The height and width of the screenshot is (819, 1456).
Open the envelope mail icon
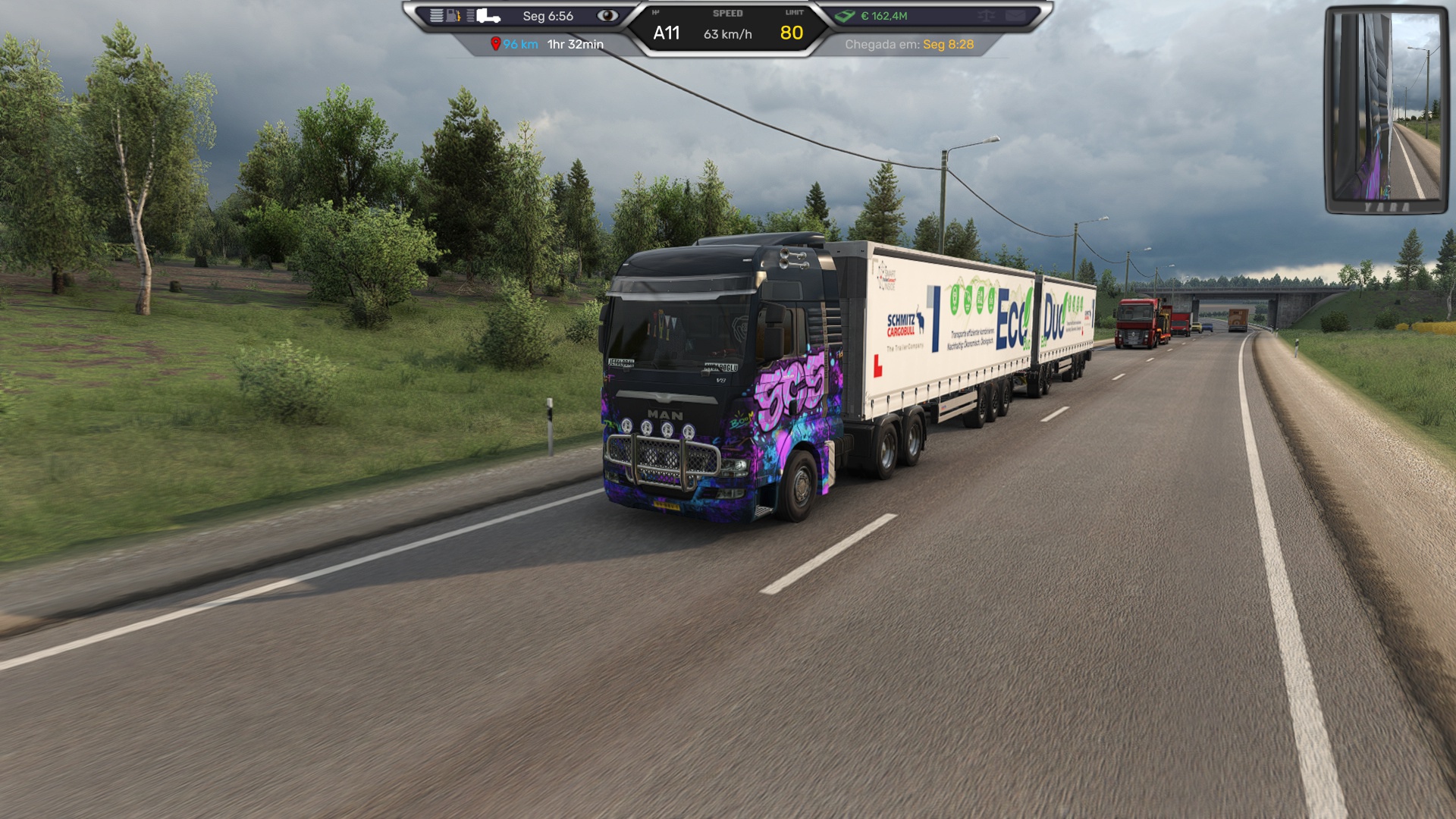pos(1015,16)
